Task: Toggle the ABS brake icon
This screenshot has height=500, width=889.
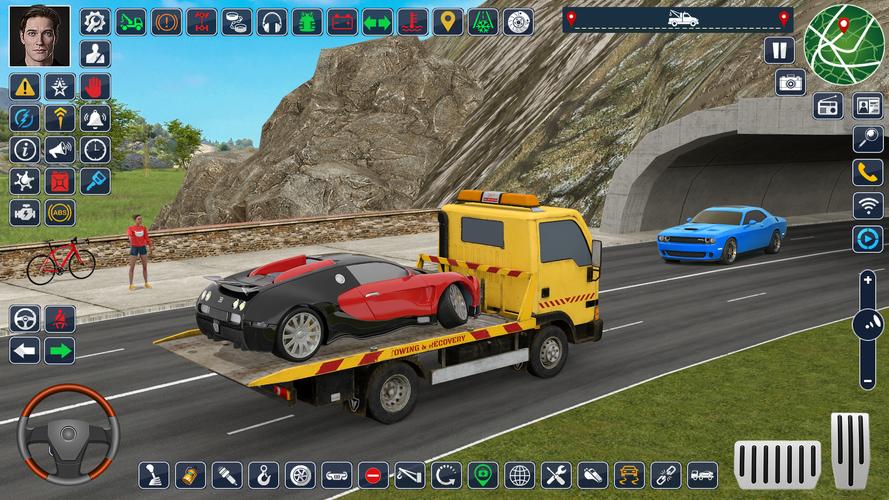Action: click(x=60, y=212)
